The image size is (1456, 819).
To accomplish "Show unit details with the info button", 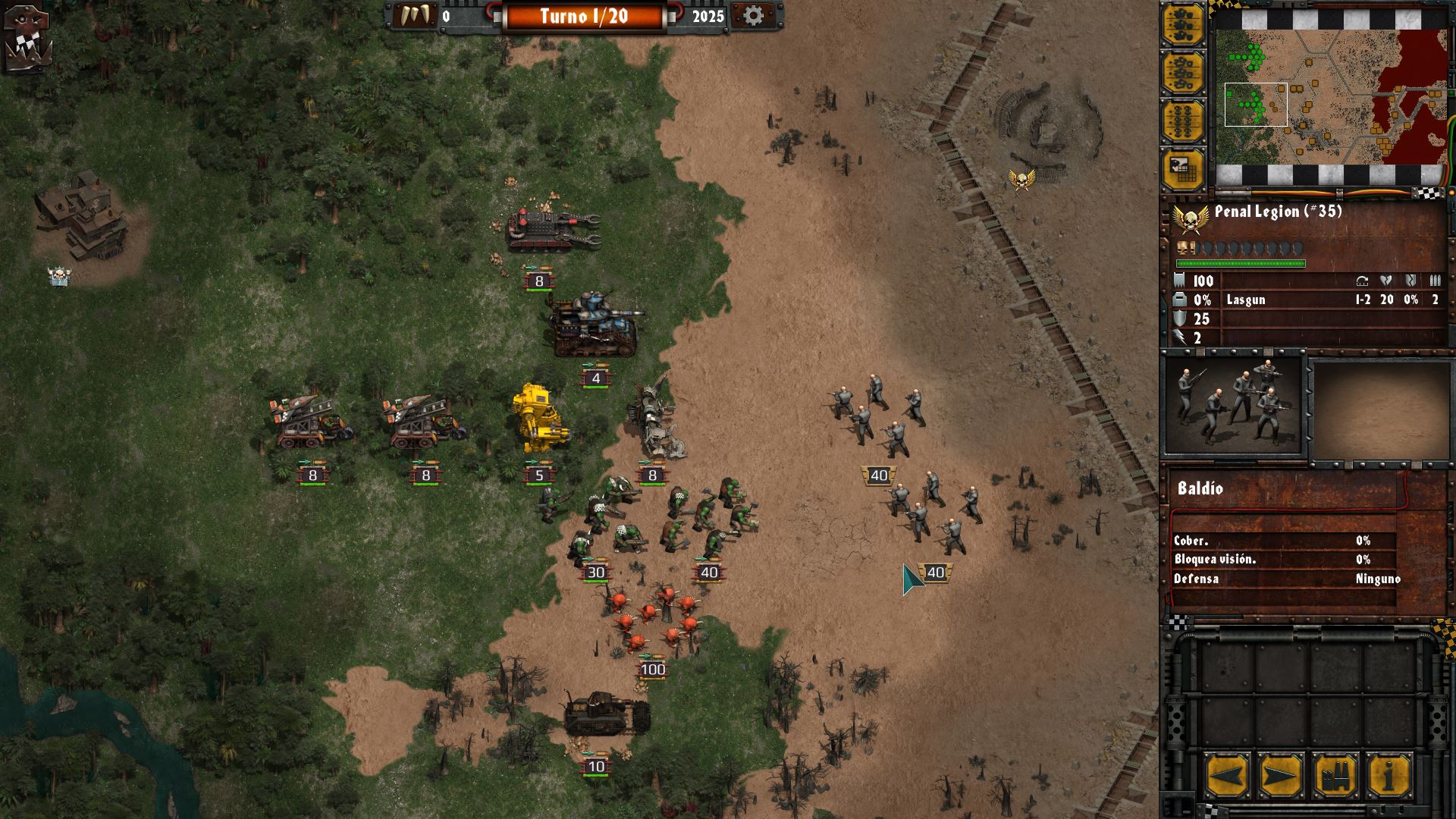I will click(x=1389, y=776).
